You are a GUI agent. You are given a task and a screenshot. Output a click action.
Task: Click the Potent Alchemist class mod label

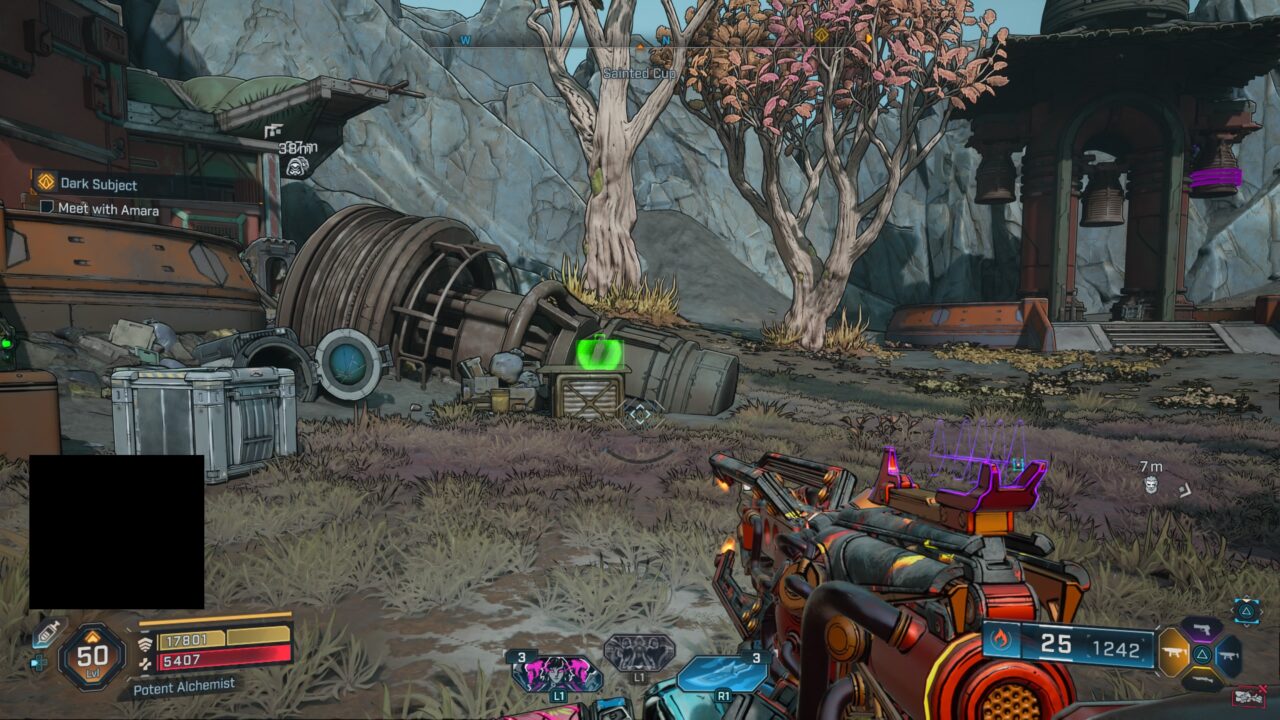[x=184, y=687]
